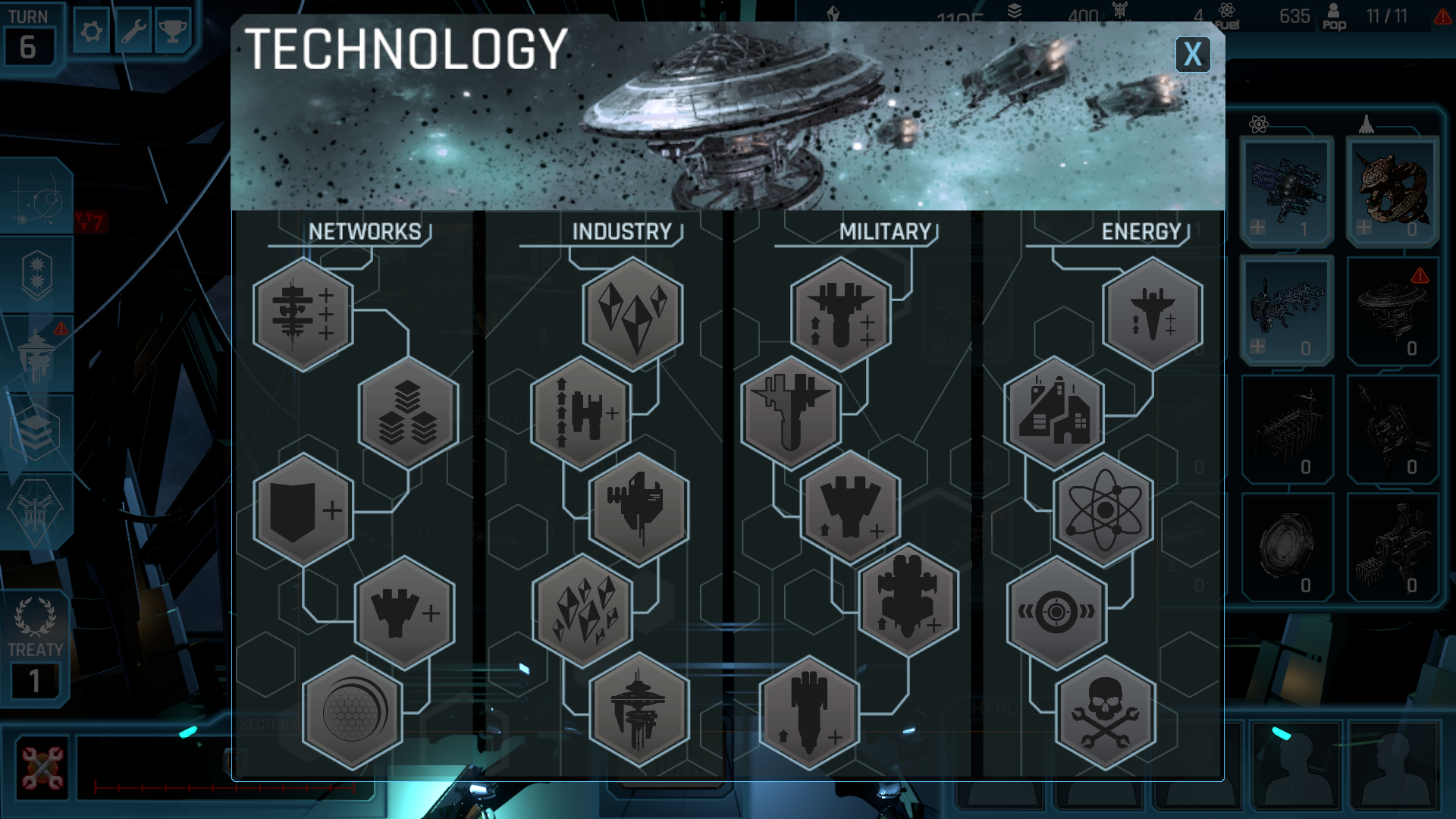Select the top Networks satellite tech

coord(303,314)
